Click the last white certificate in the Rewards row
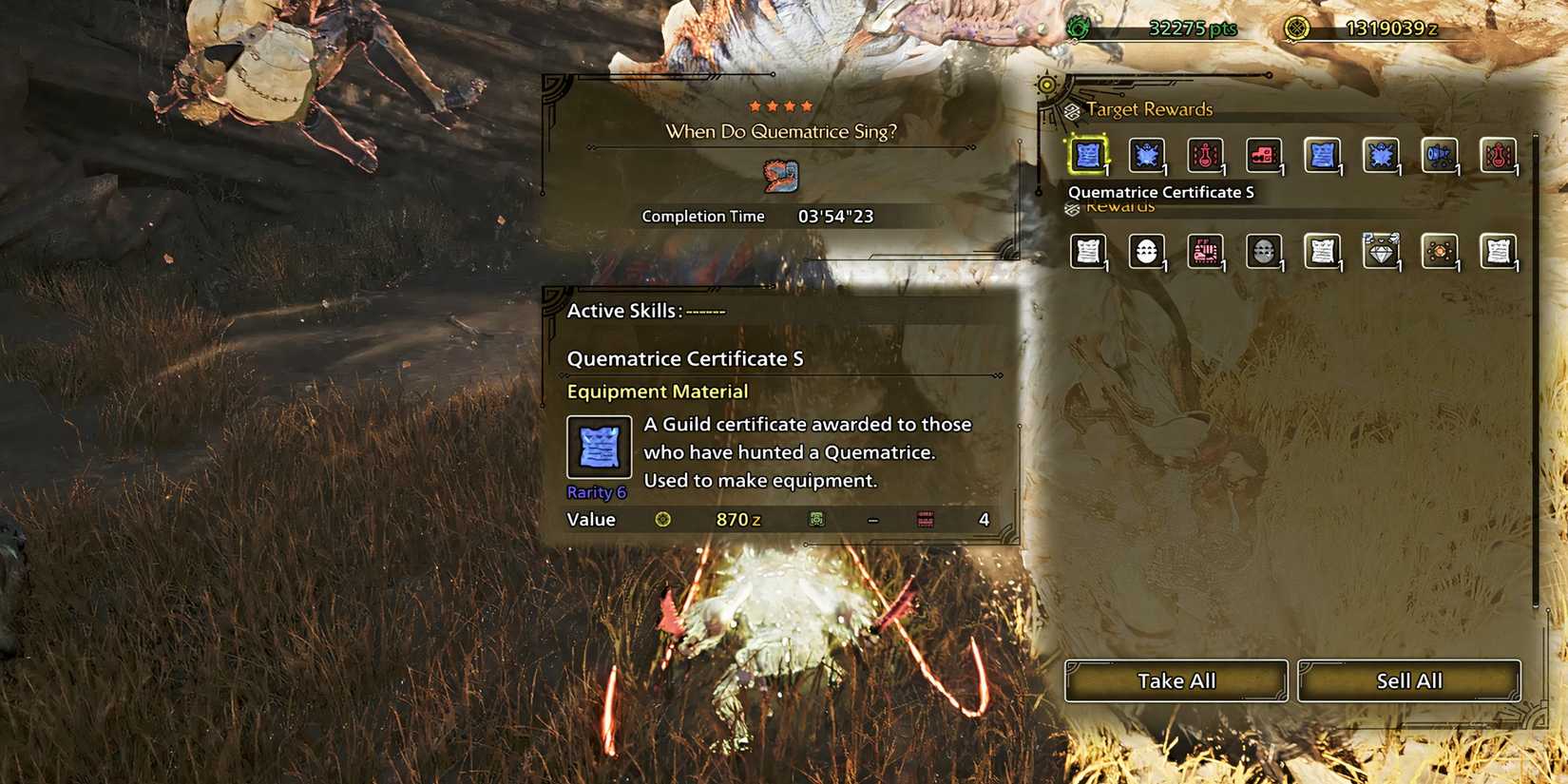The width and height of the screenshot is (1568, 784). (x=1499, y=252)
